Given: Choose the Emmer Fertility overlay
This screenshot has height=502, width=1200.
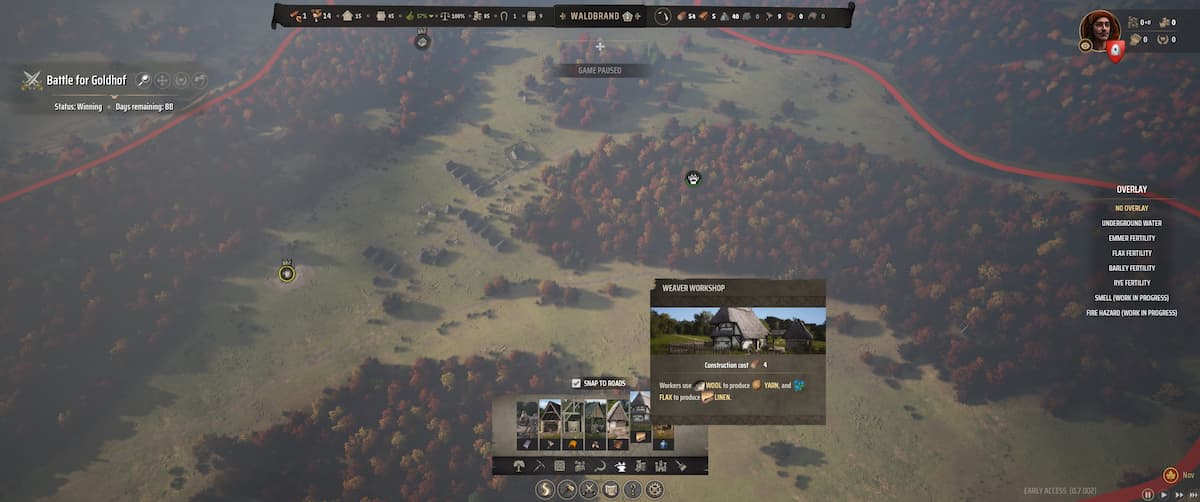Looking at the screenshot, I should [1131, 238].
